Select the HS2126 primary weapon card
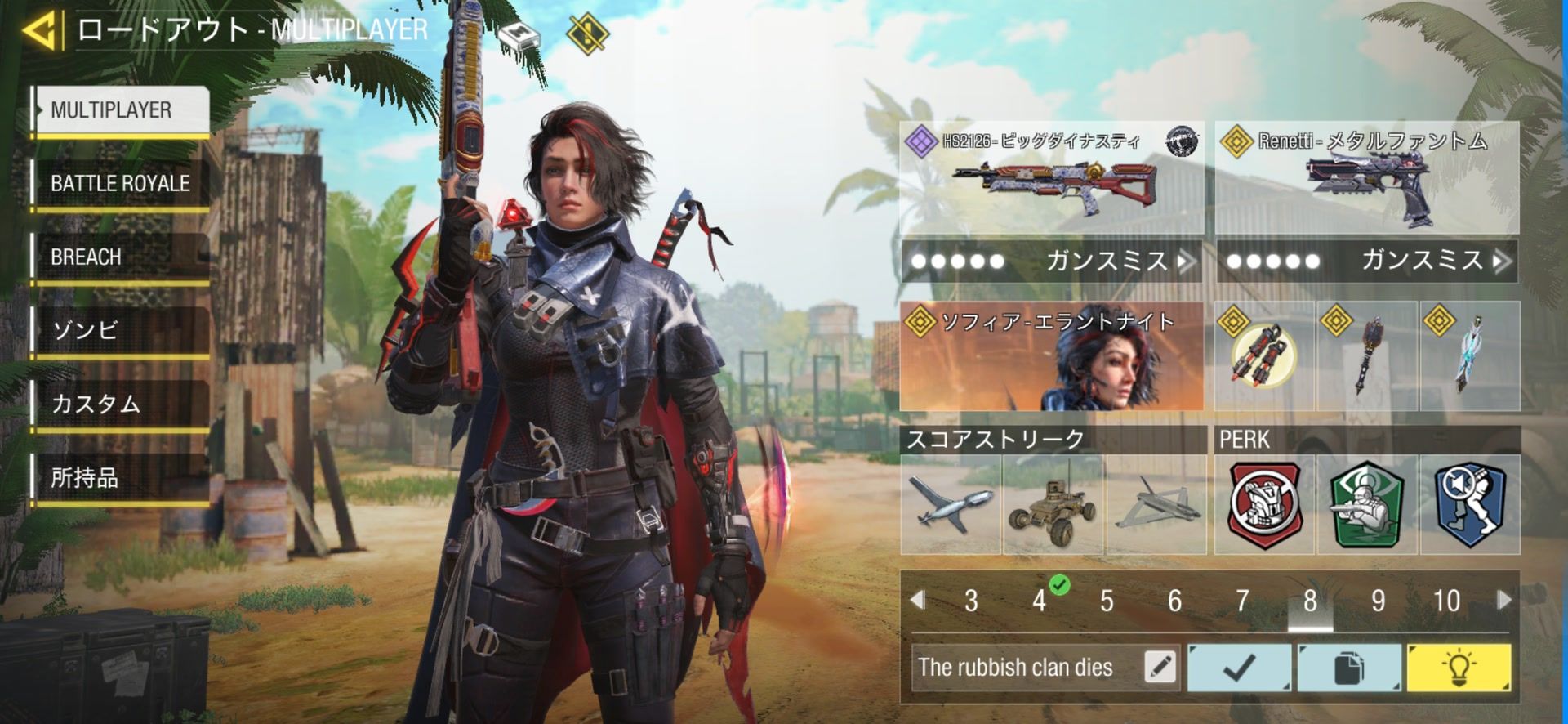 click(x=1051, y=178)
